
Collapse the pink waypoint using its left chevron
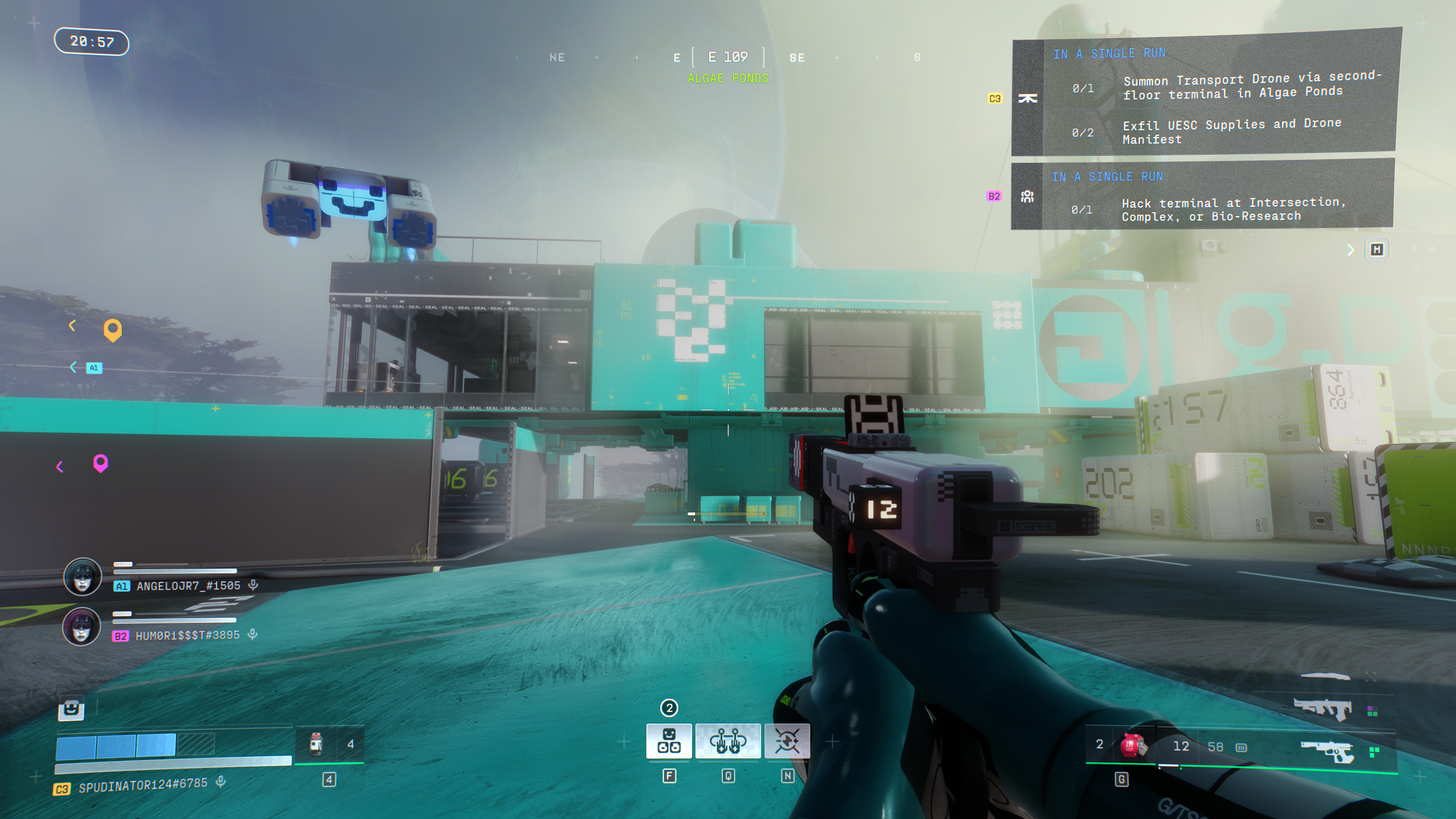[x=60, y=466]
